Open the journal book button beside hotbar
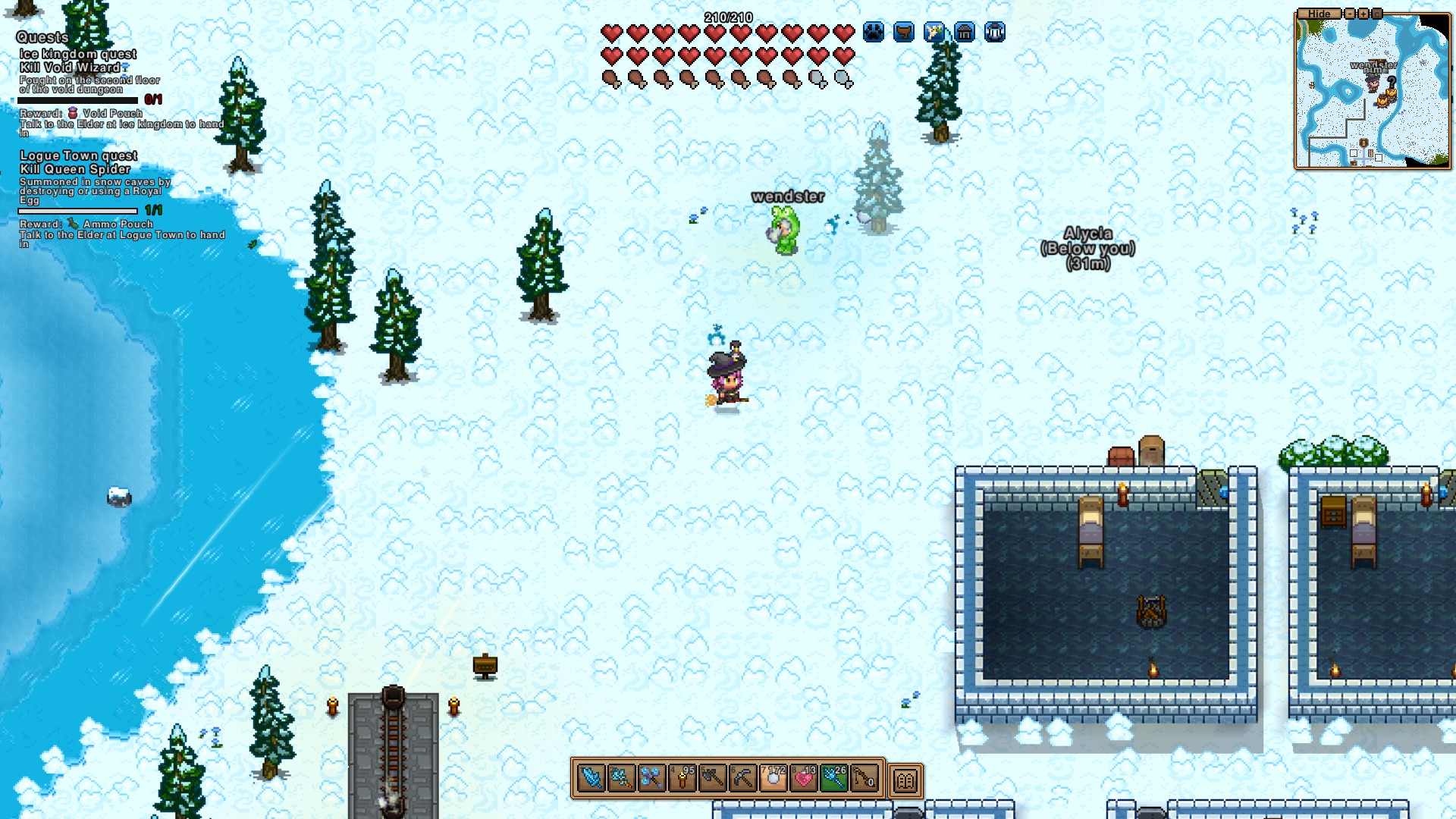This screenshot has width=1456, height=819. coord(905,780)
